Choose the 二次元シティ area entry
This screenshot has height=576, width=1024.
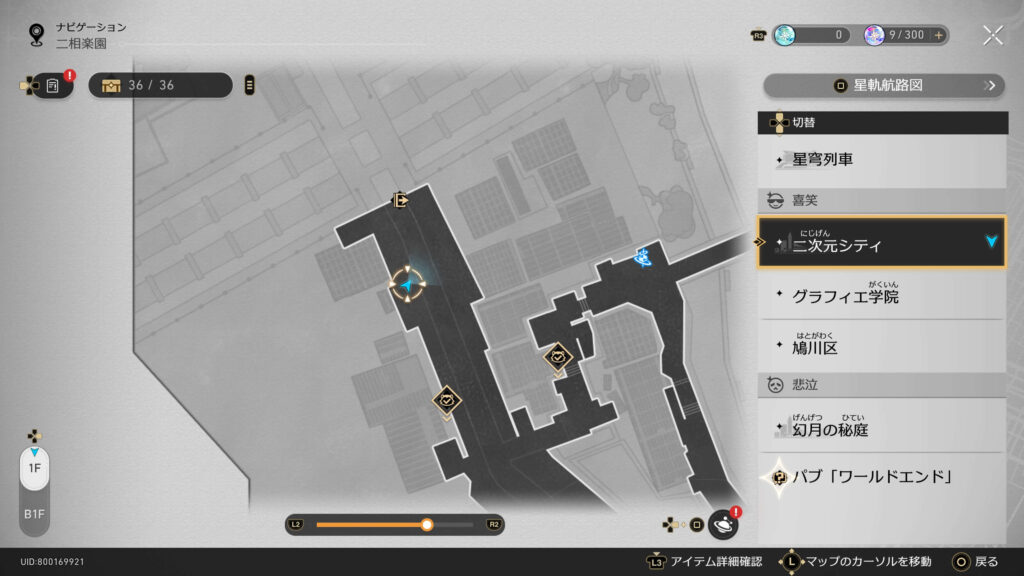click(x=882, y=243)
